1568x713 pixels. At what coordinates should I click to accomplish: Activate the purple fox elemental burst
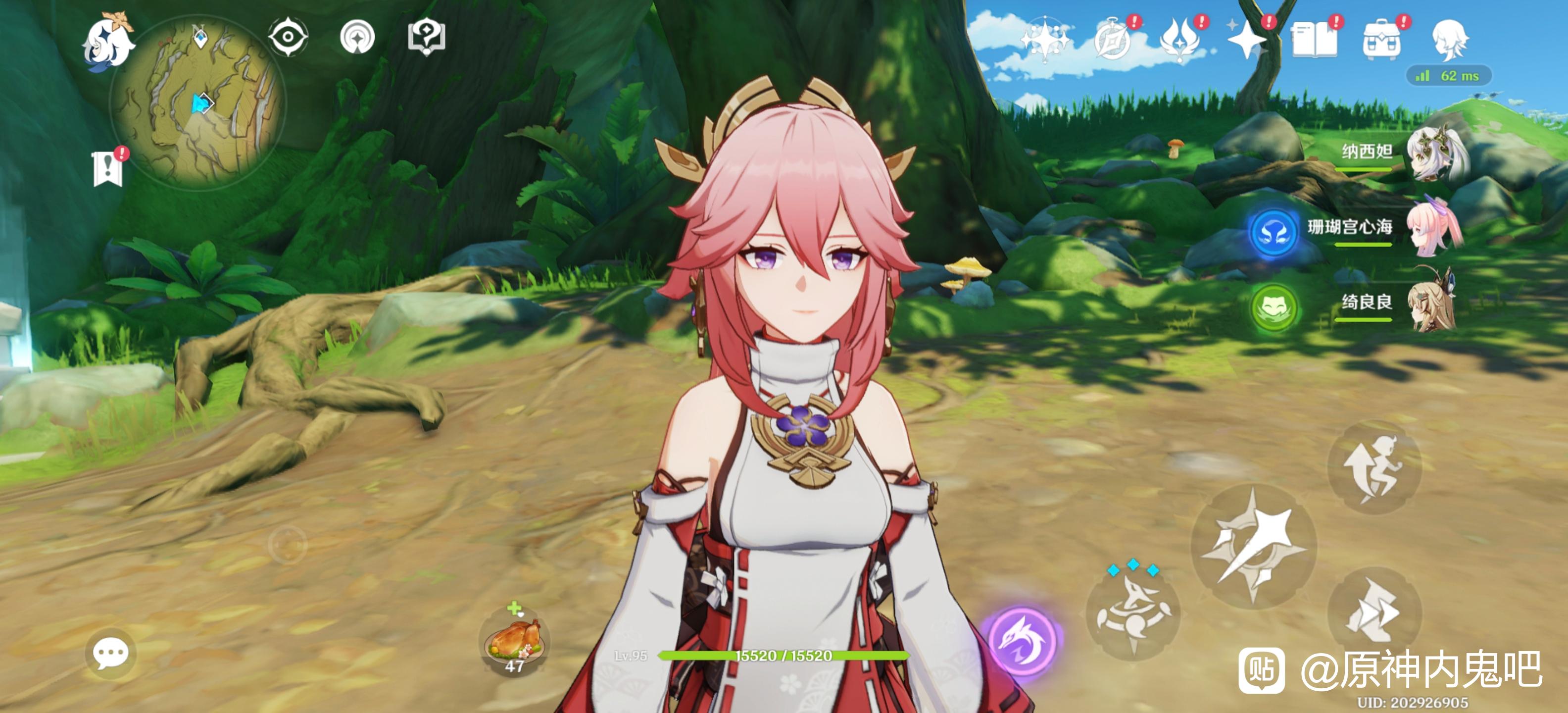point(1023,639)
